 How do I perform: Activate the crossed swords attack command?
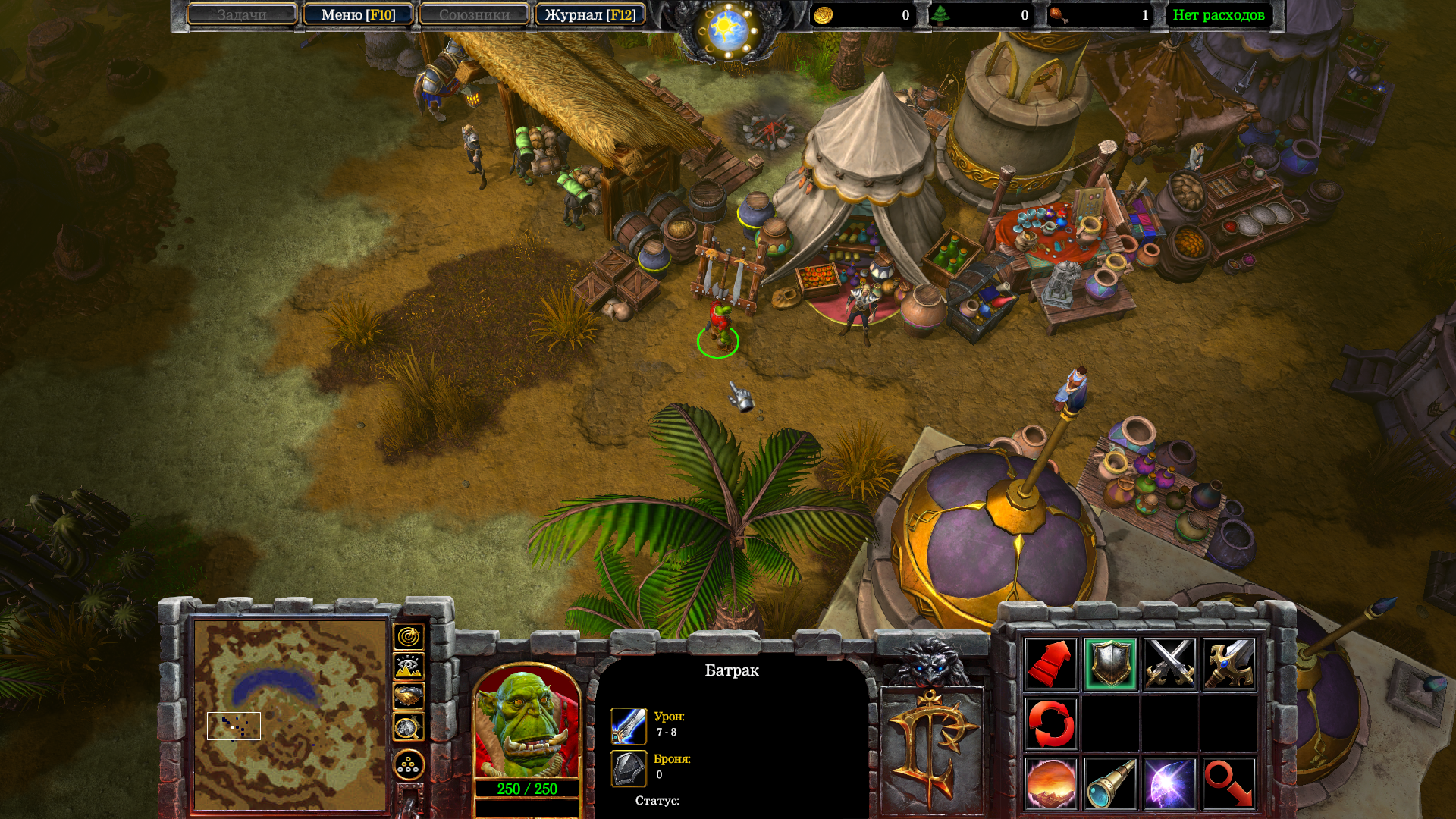point(1169,664)
